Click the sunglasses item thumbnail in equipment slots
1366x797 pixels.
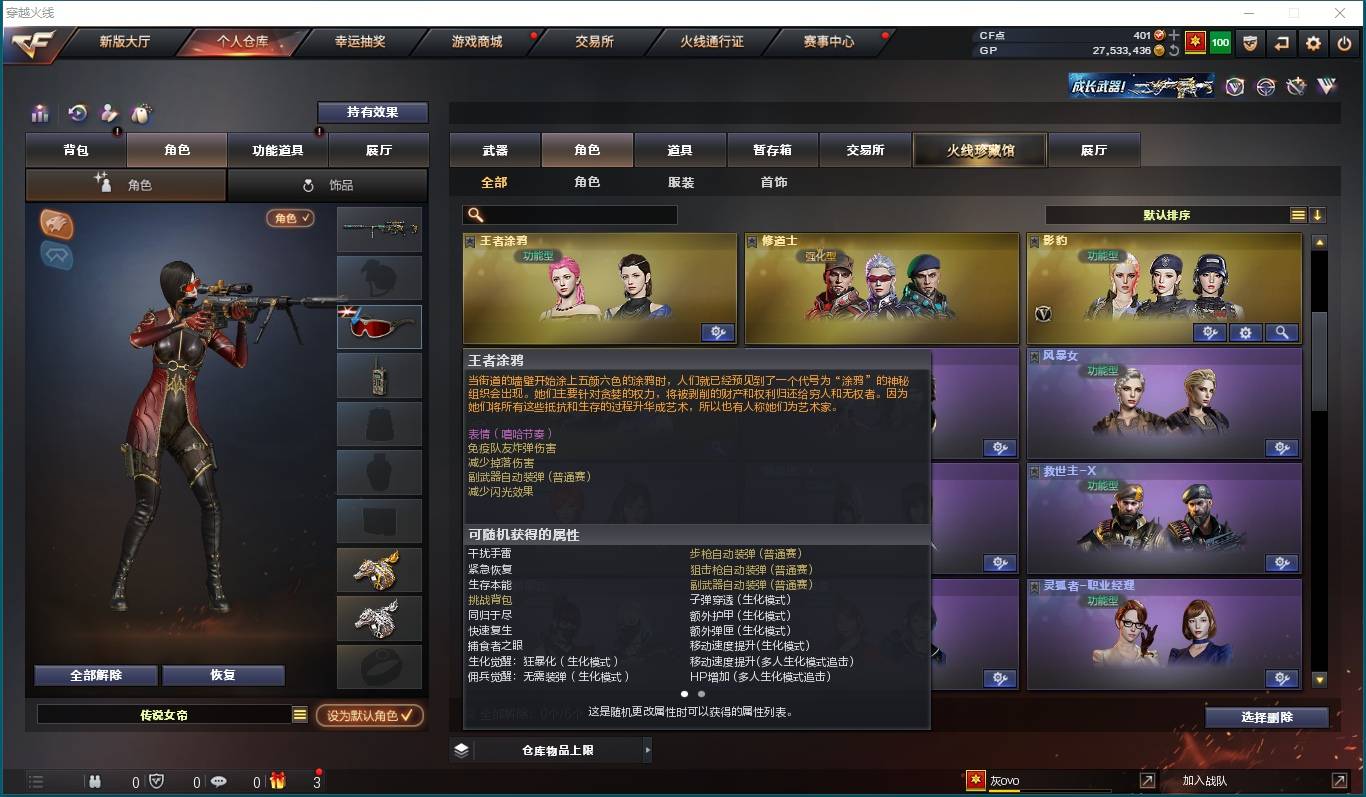379,326
